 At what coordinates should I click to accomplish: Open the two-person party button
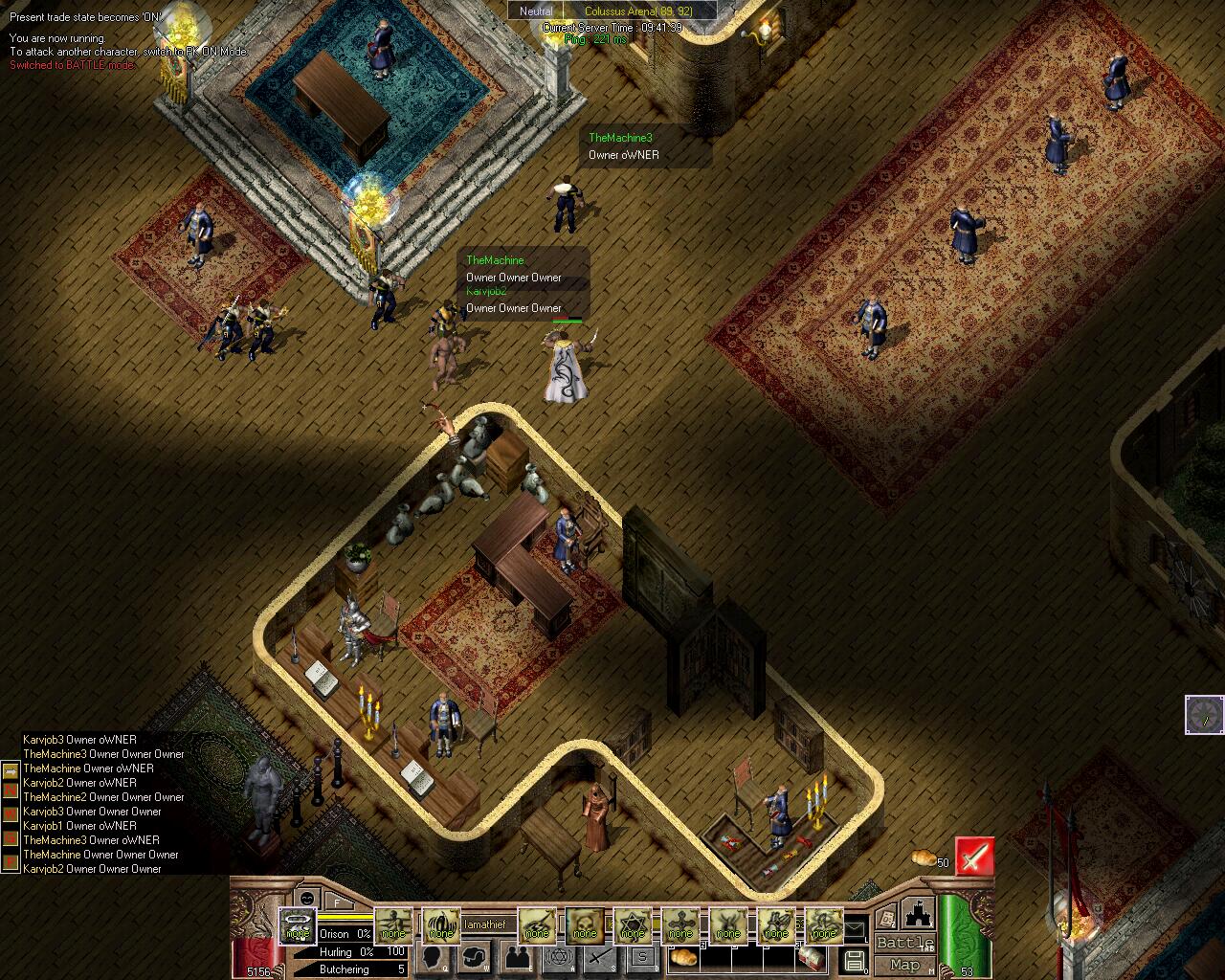518,957
